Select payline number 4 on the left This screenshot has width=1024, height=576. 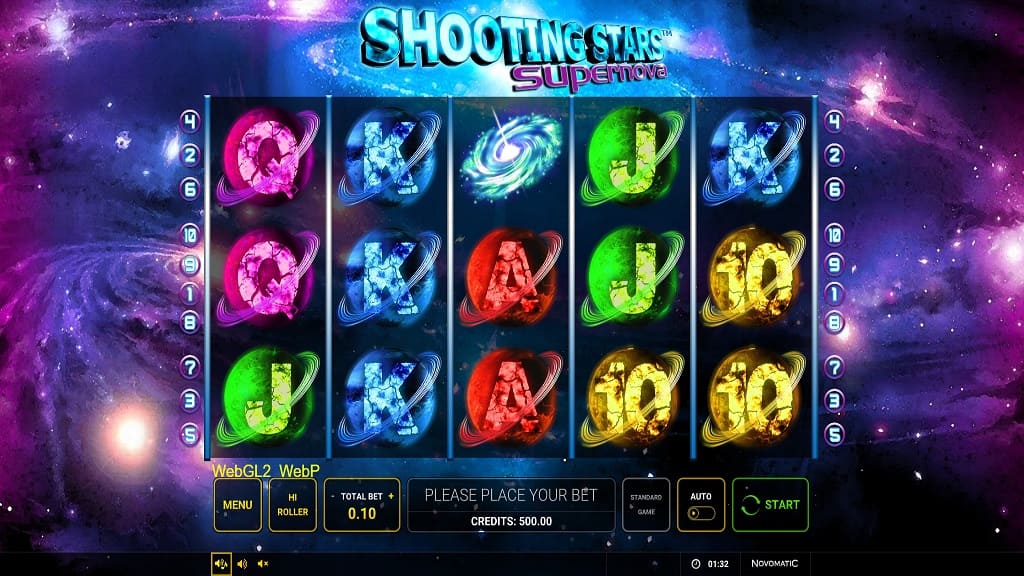[190, 122]
